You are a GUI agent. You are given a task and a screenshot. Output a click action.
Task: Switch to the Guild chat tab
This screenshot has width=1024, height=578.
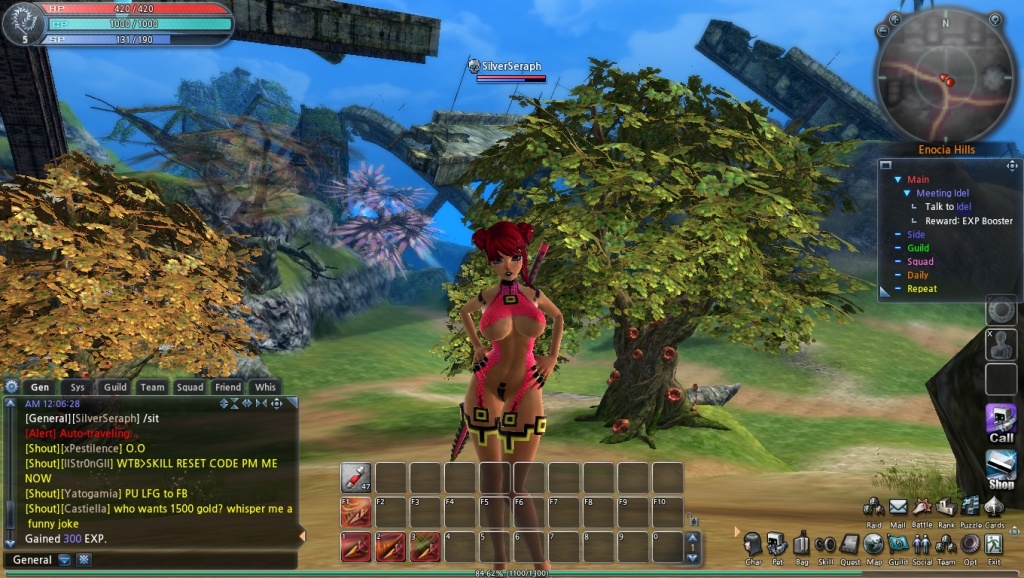click(115, 387)
